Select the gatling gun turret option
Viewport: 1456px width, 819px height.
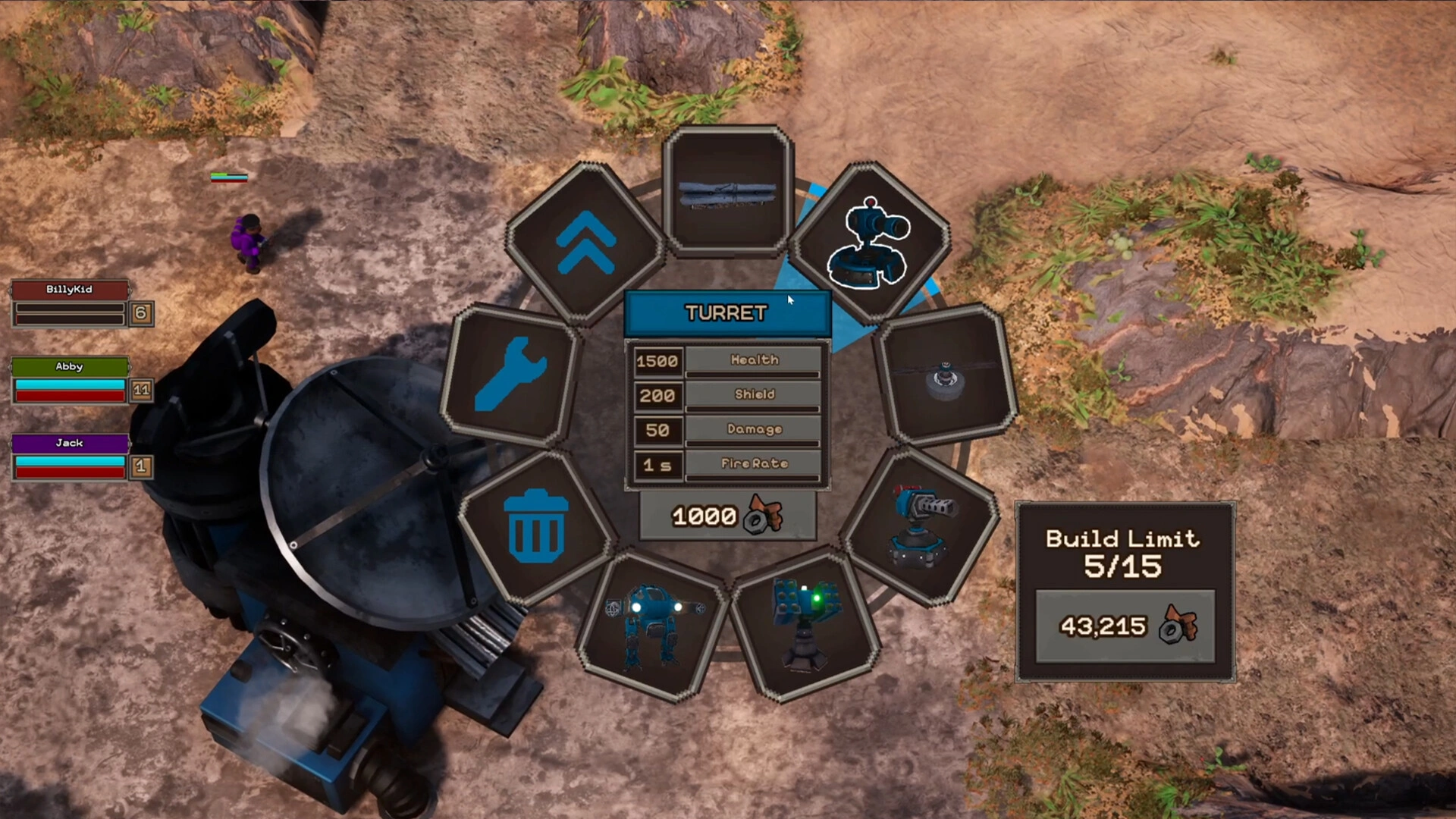(x=921, y=526)
